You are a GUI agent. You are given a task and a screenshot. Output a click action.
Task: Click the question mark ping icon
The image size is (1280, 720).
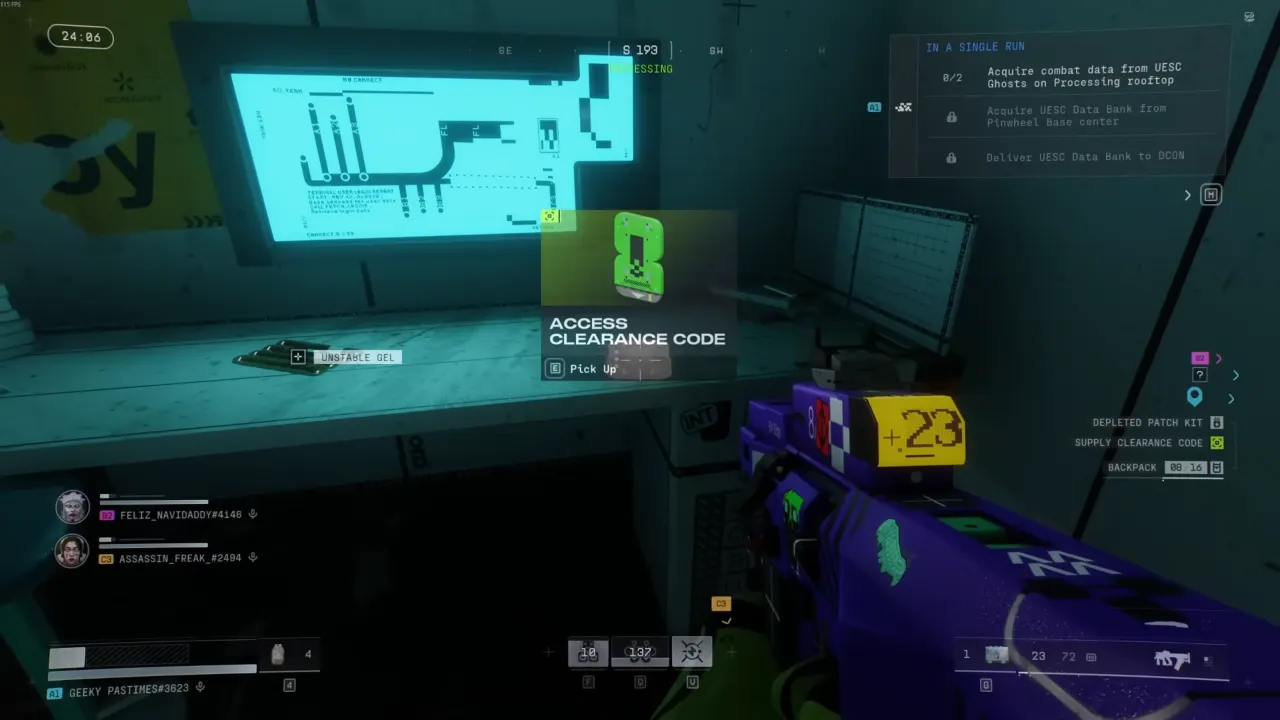1200,375
